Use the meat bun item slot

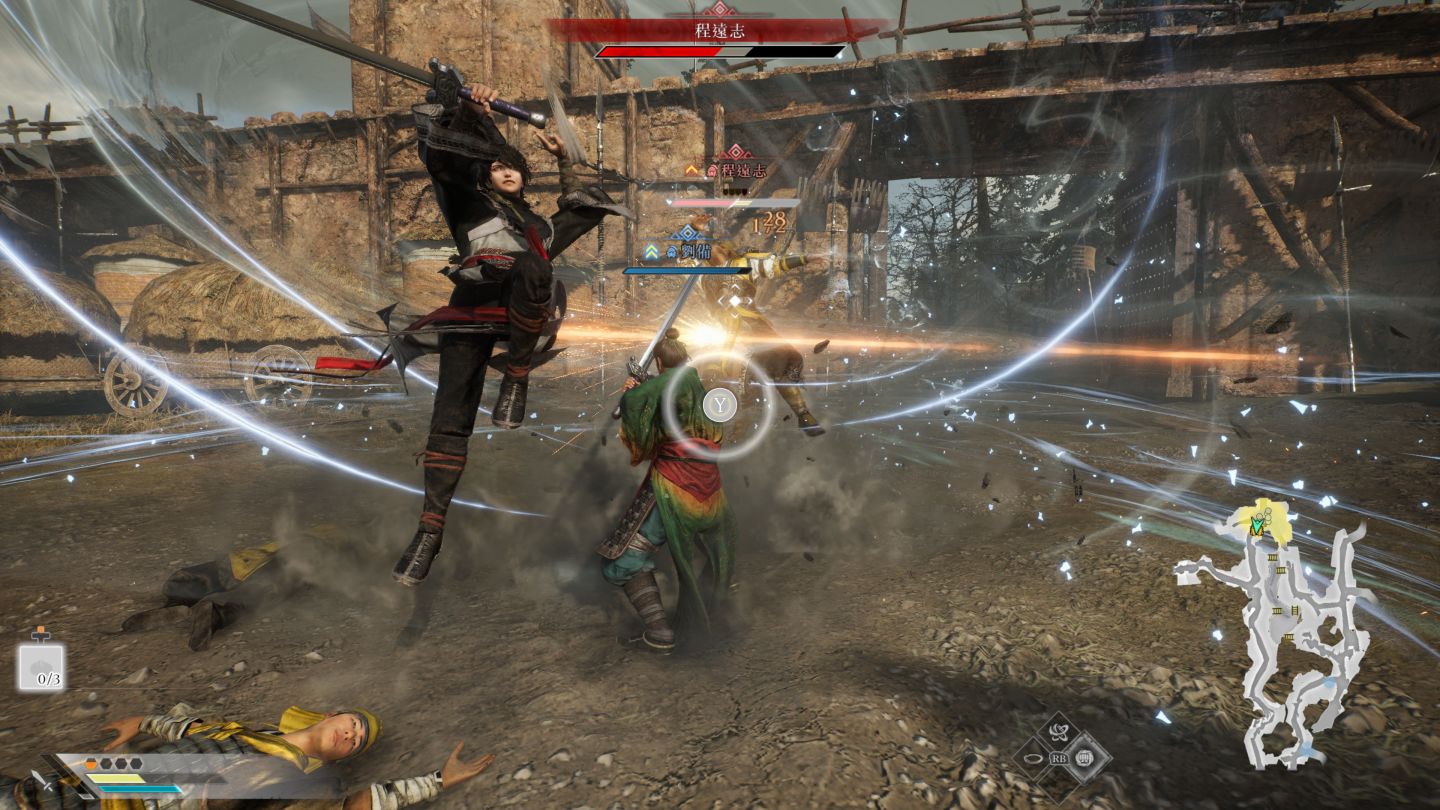click(x=41, y=667)
